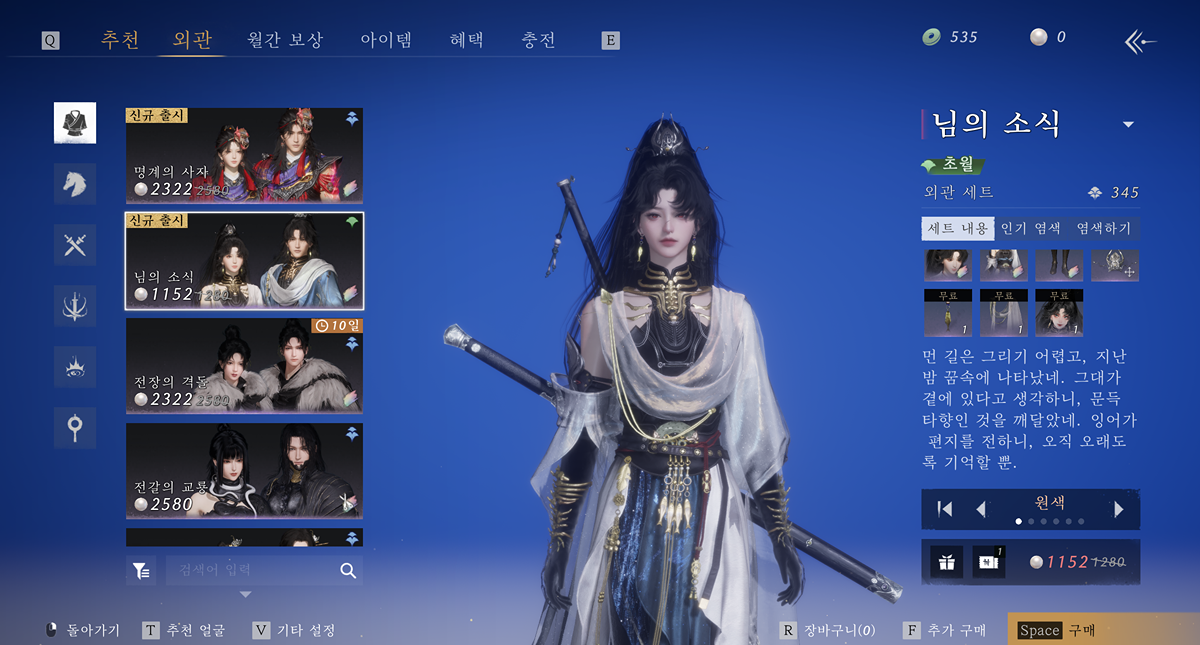The image size is (1200, 645).
Task: Open the list filter button
Action: click(x=141, y=570)
